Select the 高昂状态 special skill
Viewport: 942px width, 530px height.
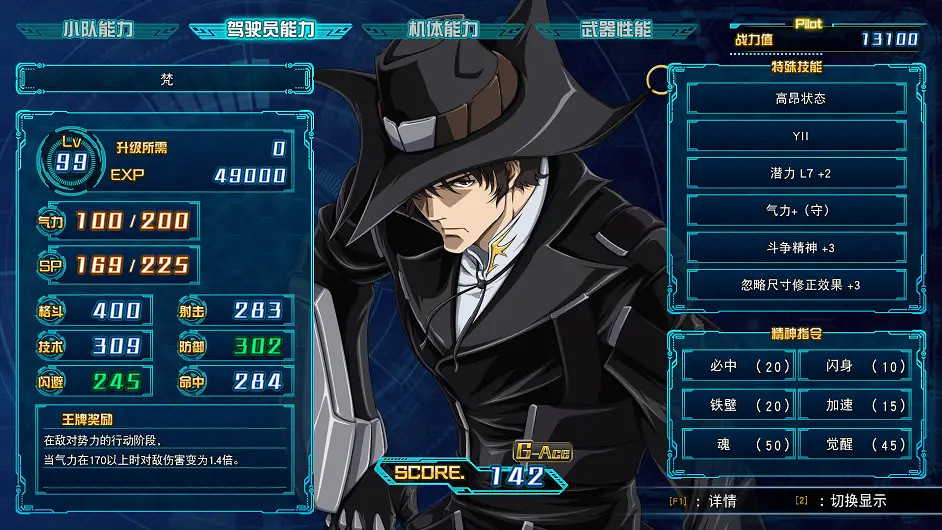[x=797, y=98]
